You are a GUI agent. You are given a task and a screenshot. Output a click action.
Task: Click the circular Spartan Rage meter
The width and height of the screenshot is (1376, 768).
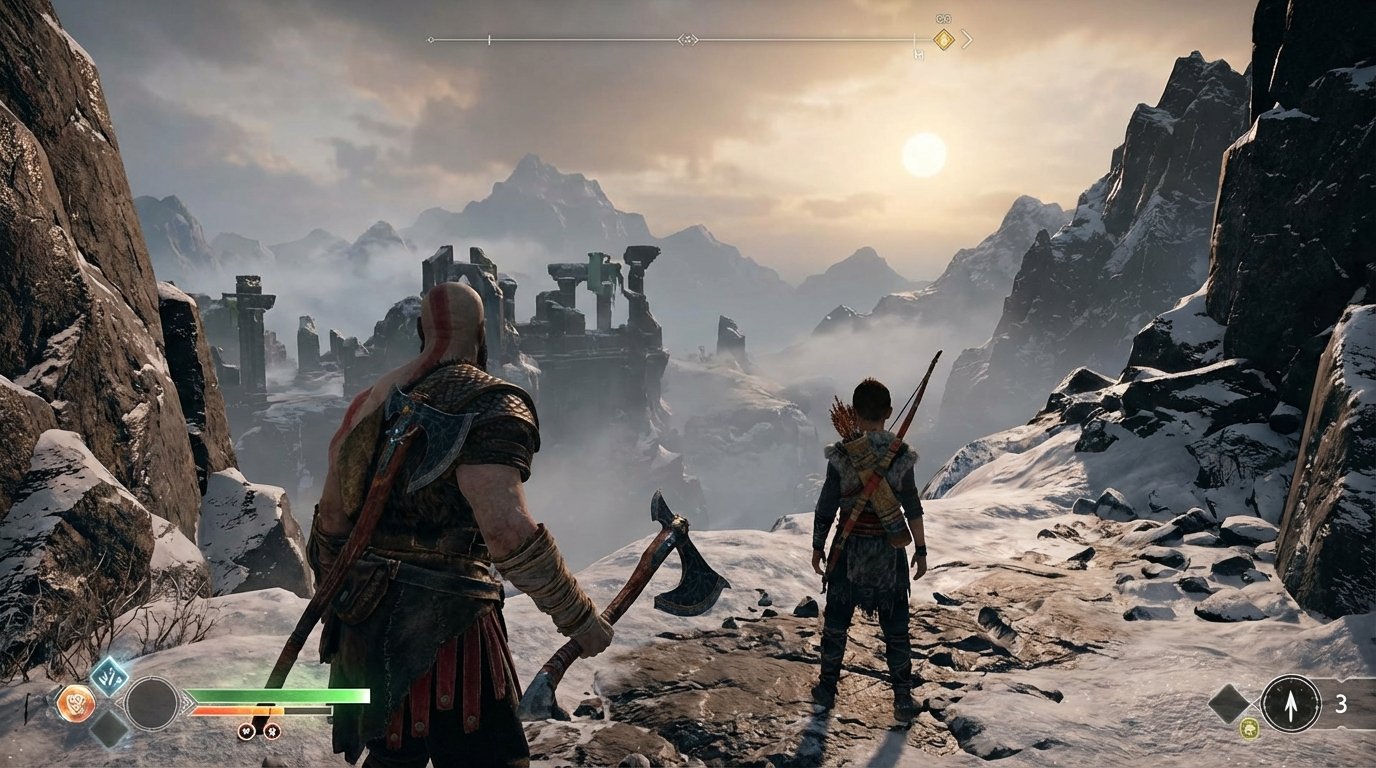tap(152, 702)
